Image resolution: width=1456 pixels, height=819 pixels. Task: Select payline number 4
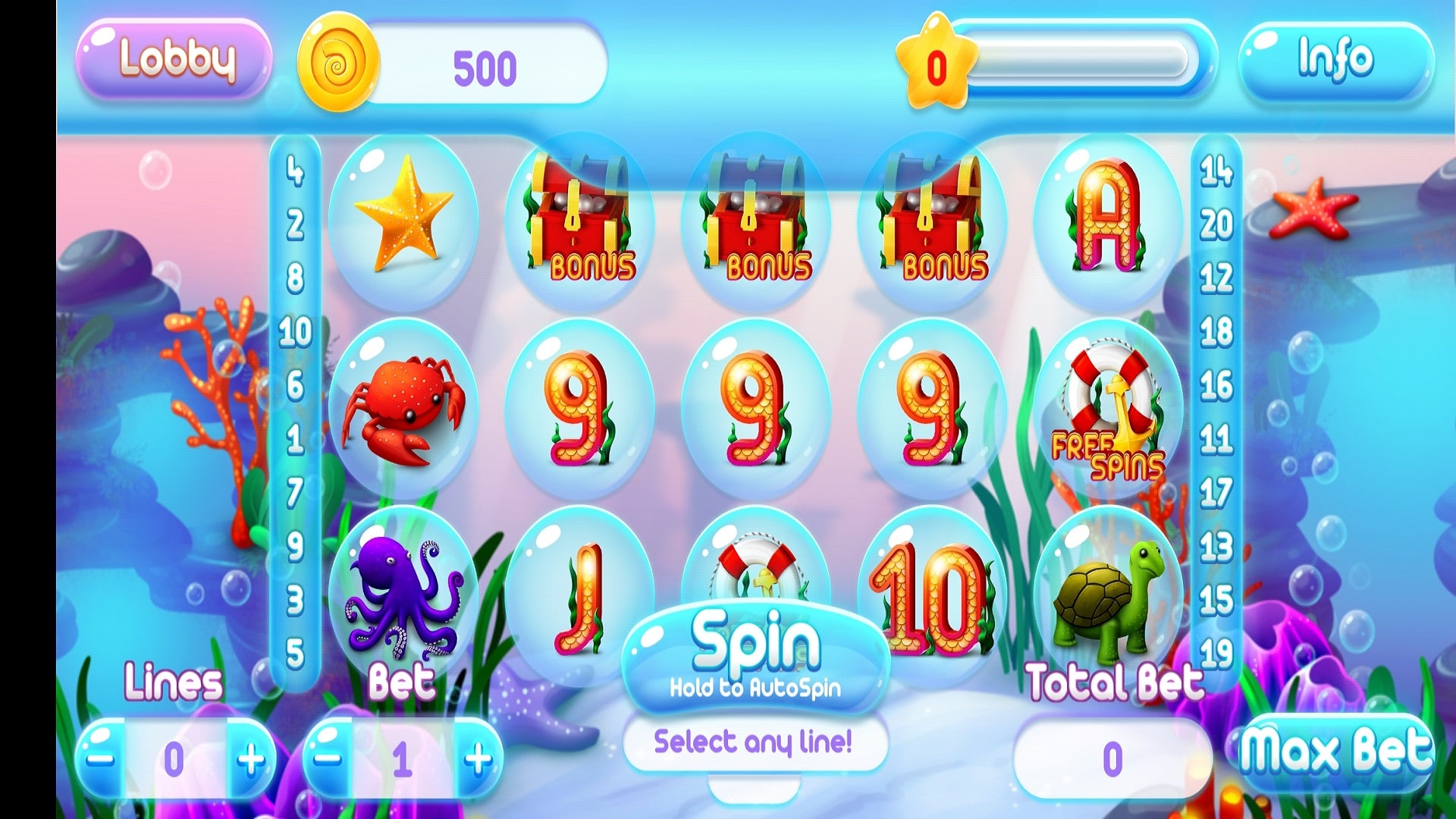(x=295, y=171)
